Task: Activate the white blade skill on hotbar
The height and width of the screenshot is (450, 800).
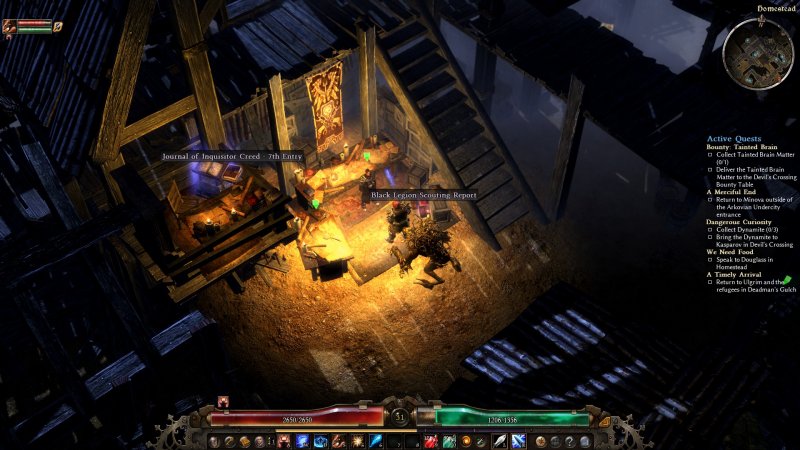Action: coord(500,441)
